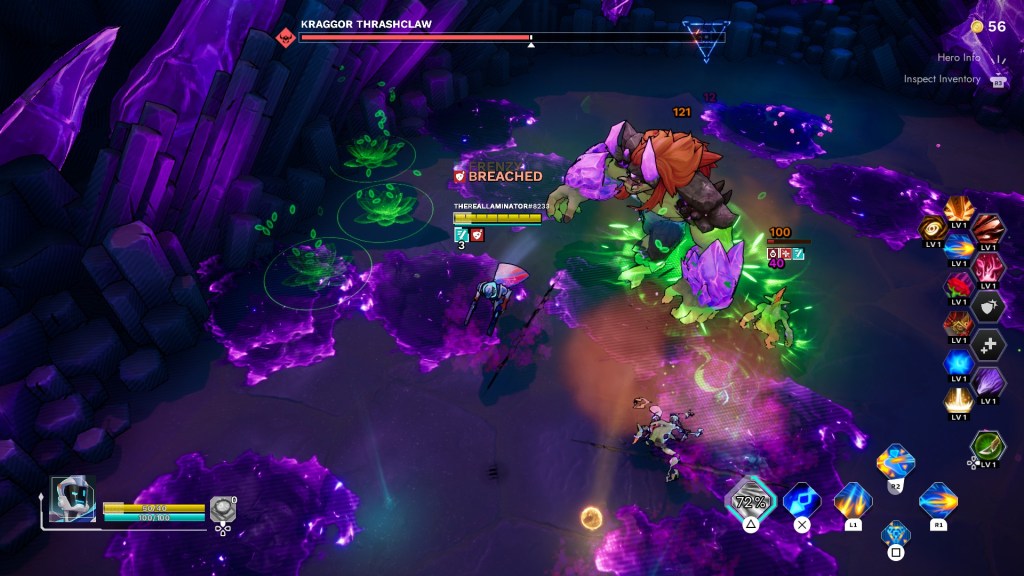
Task: Select the robot hero portrait
Action: [x=72, y=498]
